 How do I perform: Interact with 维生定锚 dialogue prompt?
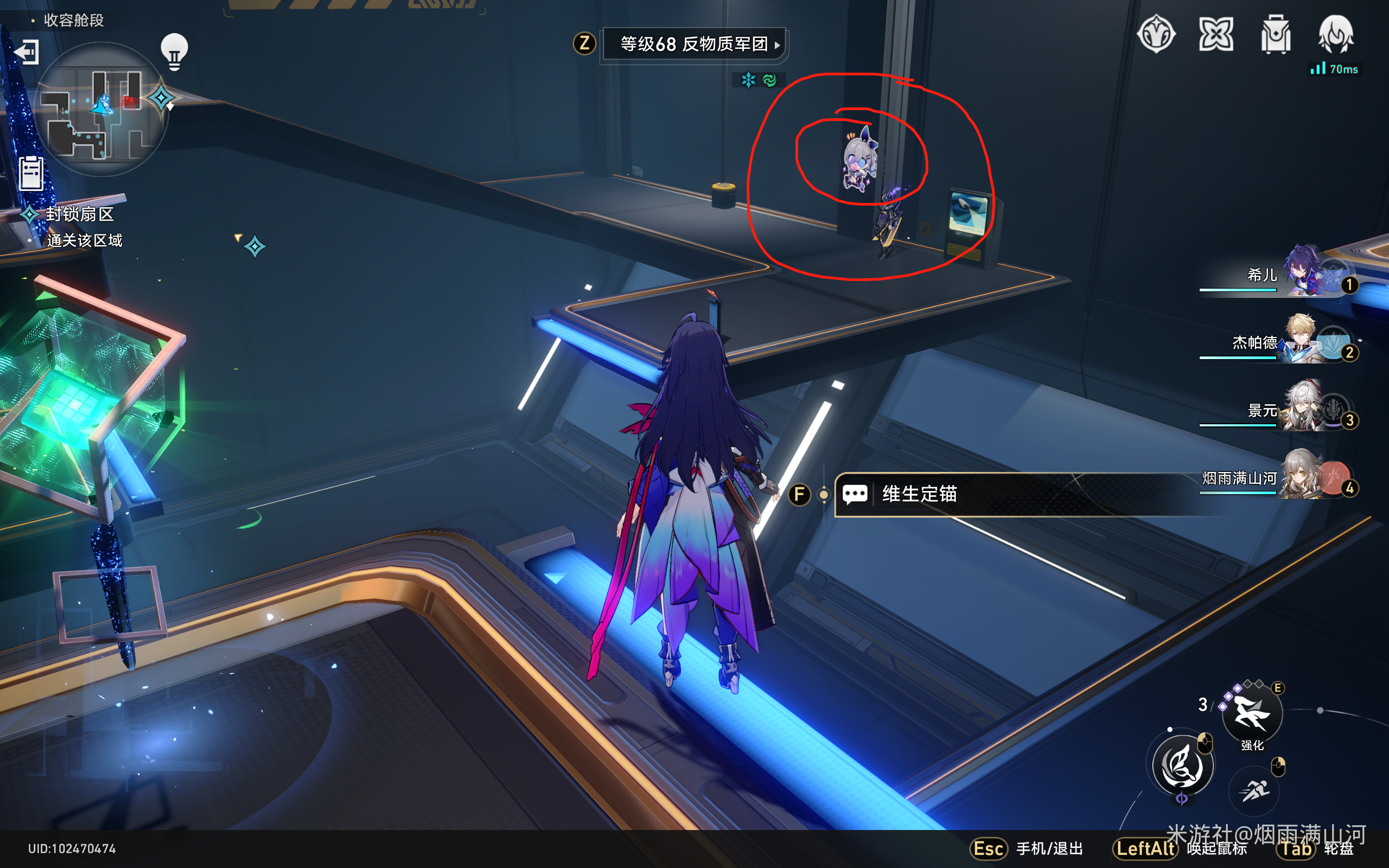(x=919, y=495)
